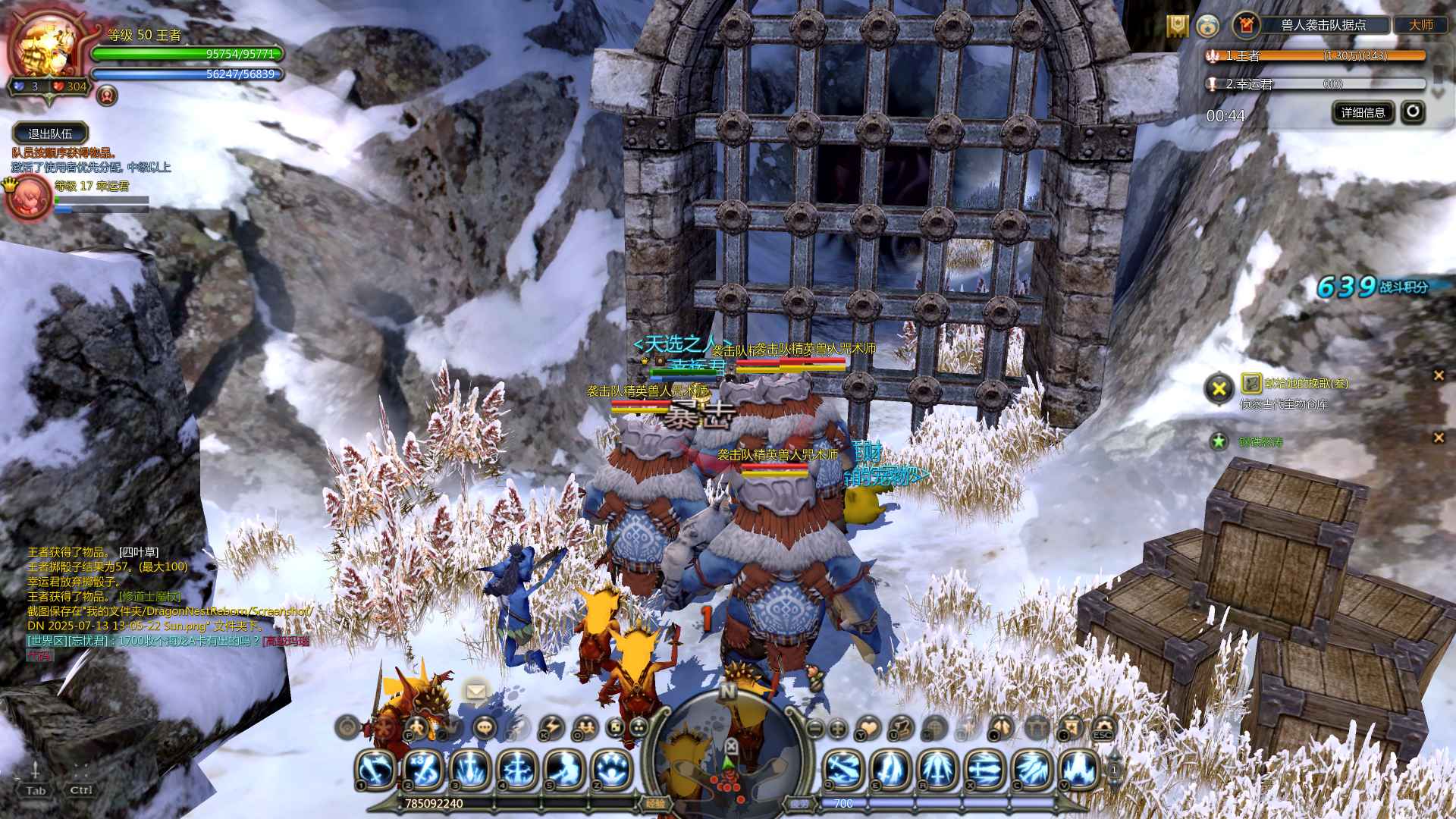The image size is (1456, 819).
Task: Open the yellow scroll quest item
Action: [x=1251, y=383]
